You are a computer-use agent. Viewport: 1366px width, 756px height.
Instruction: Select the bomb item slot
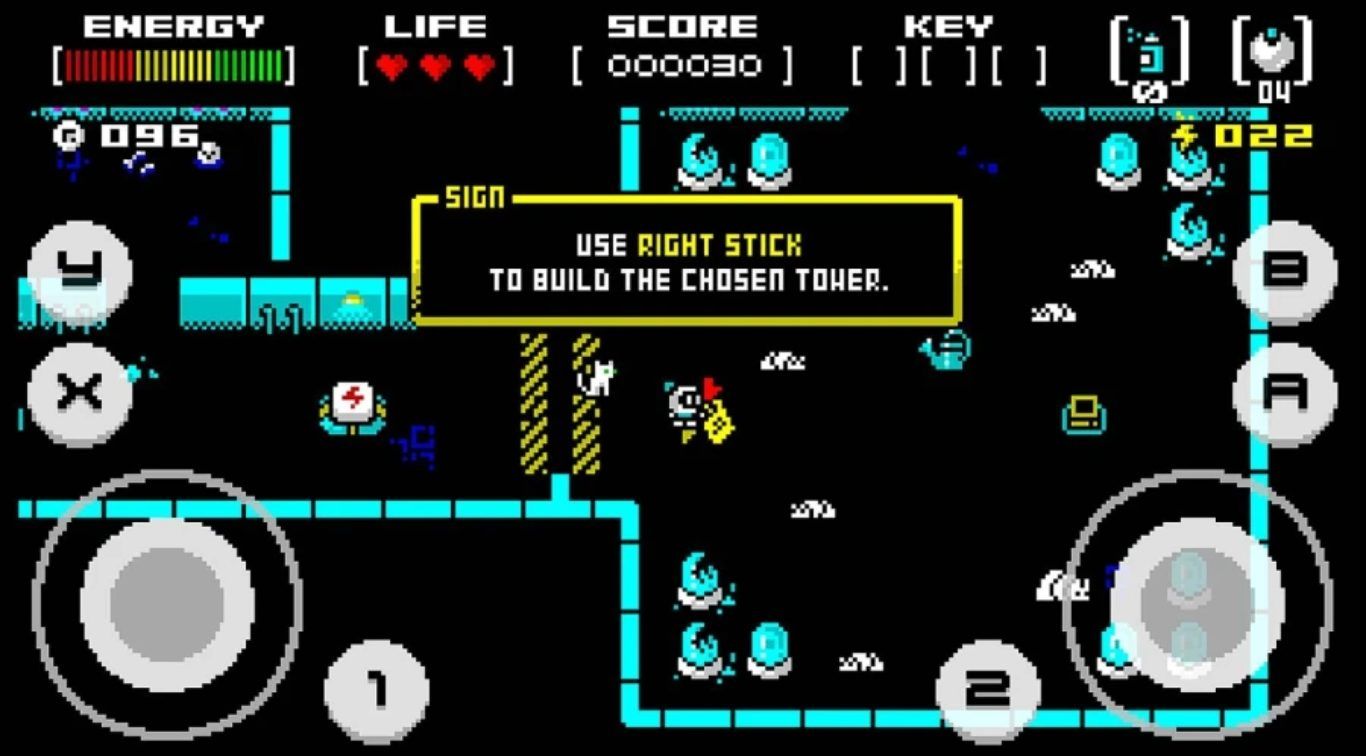1272,52
